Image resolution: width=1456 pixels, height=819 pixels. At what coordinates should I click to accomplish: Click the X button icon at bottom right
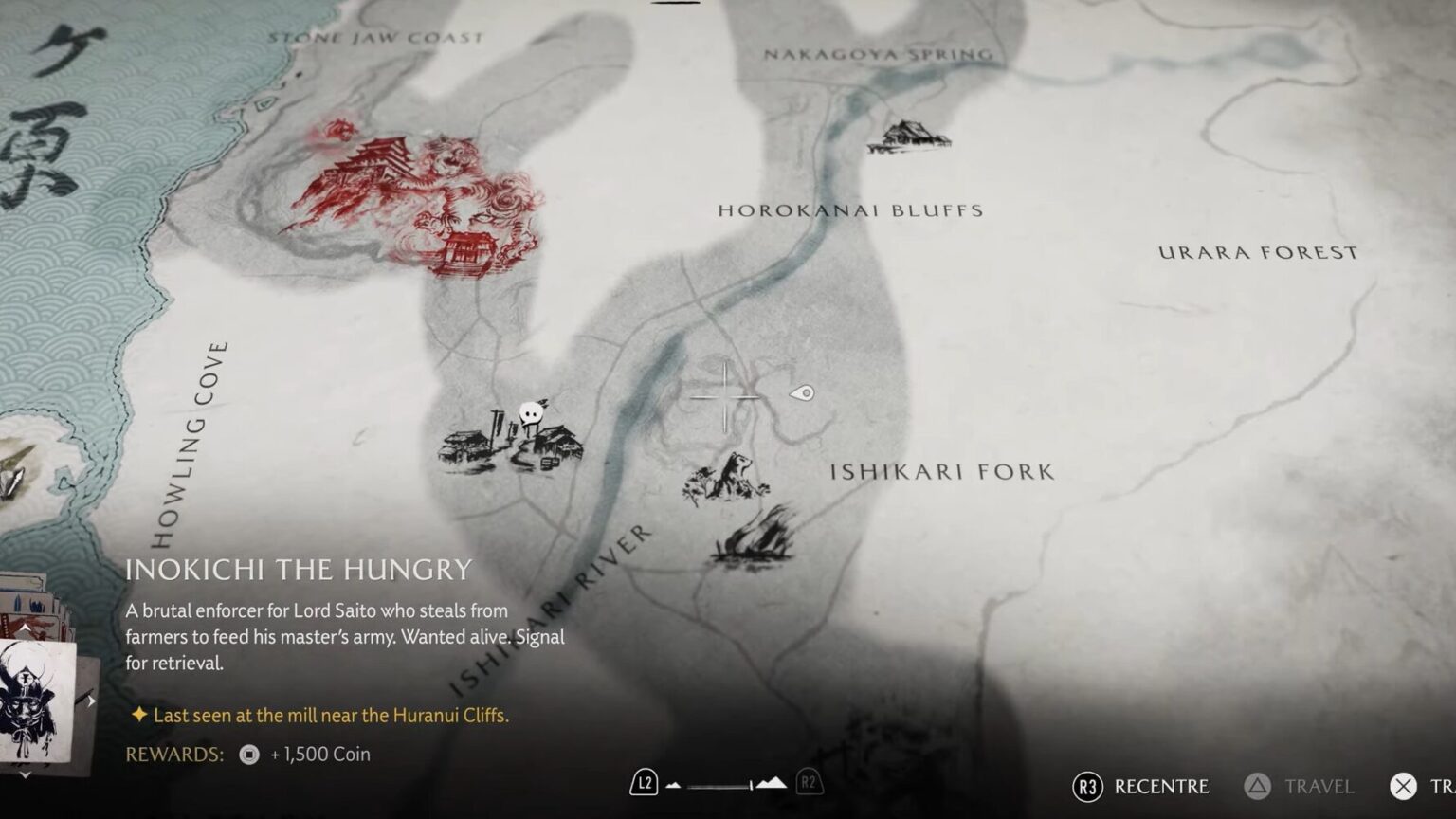coord(1405,787)
